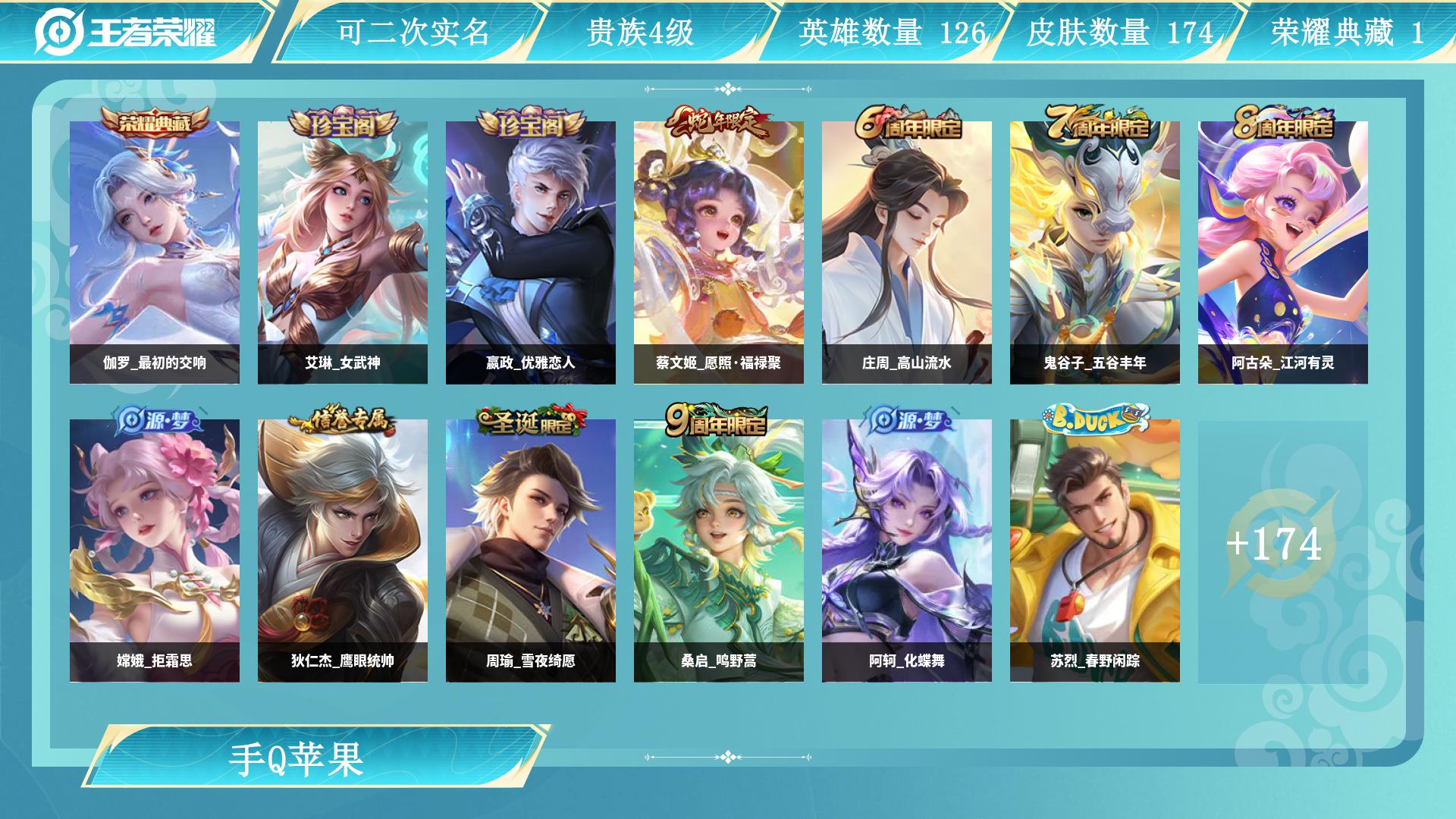Select the 桑启_鸣野蒿 skin card
Viewport: 1456px width, 819px height.
point(719,550)
